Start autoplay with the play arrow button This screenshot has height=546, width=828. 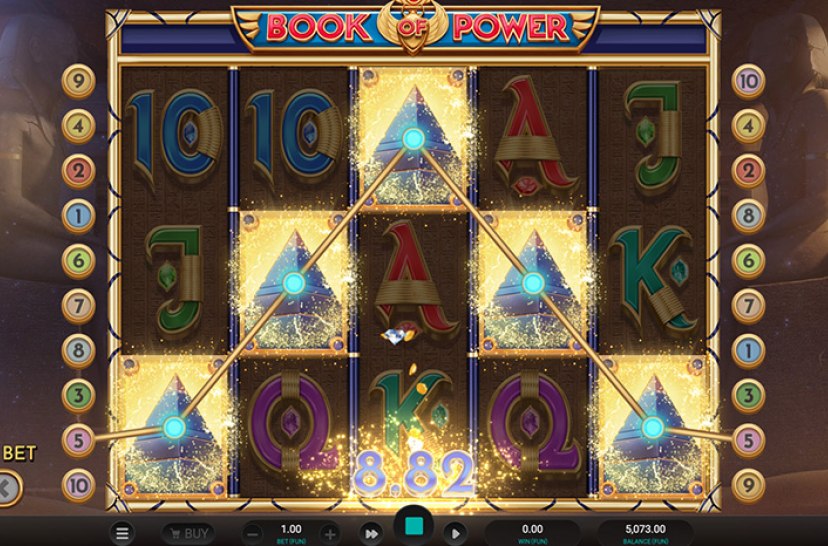point(453,534)
